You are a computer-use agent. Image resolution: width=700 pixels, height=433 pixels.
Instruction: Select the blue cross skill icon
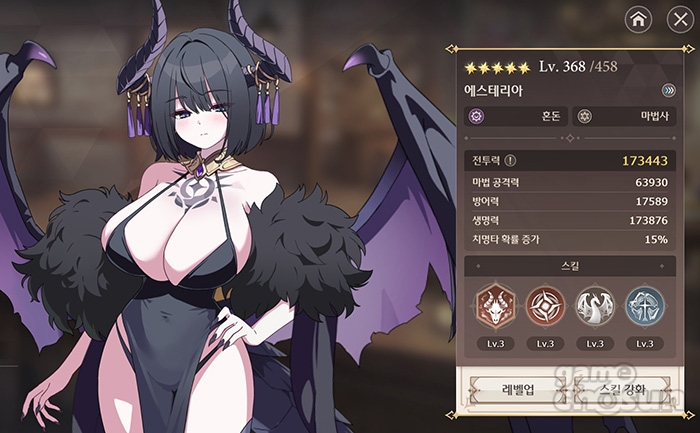[644, 304]
